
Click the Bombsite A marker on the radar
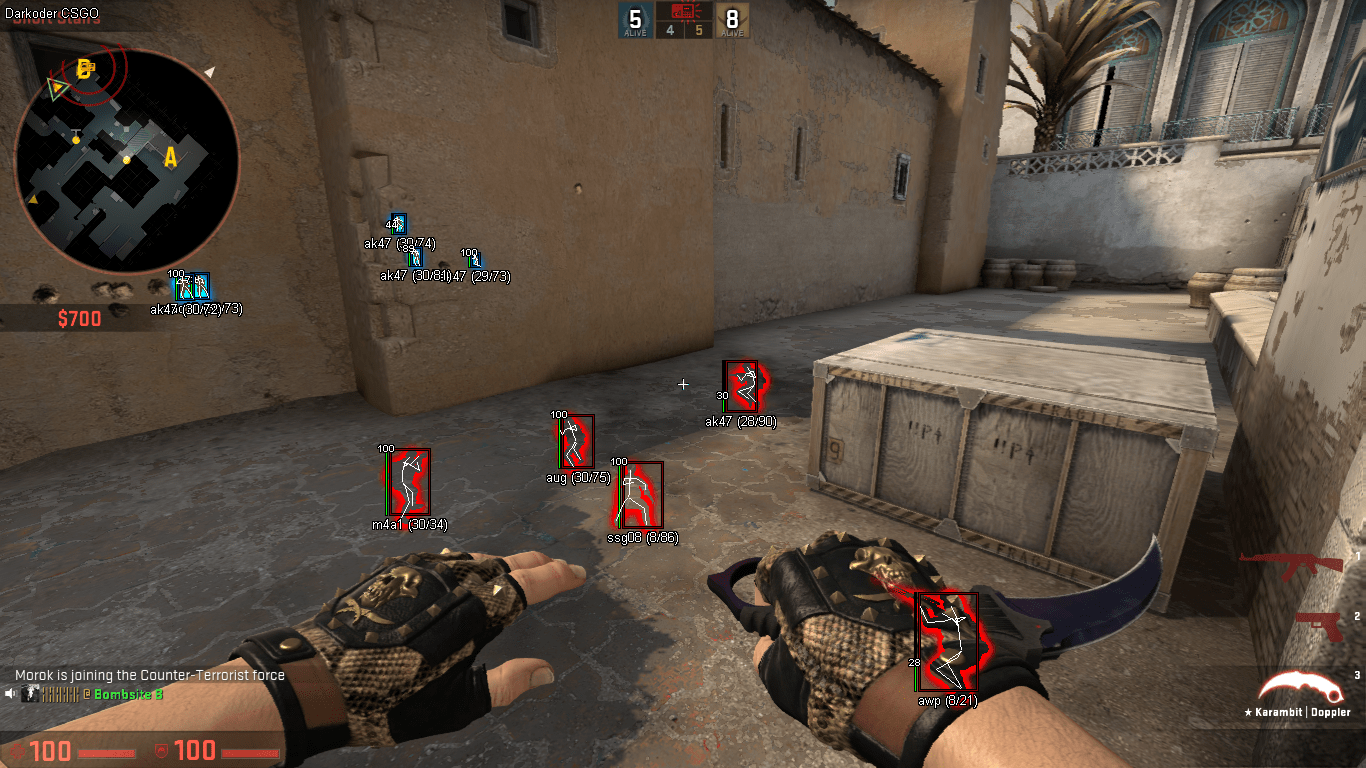[x=170, y=156]
